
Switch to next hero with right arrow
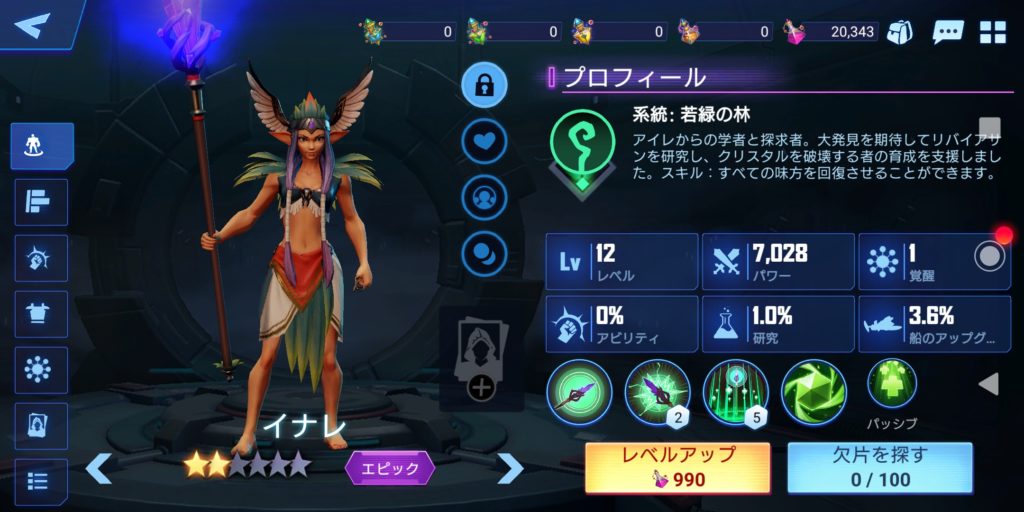[510, 468]
